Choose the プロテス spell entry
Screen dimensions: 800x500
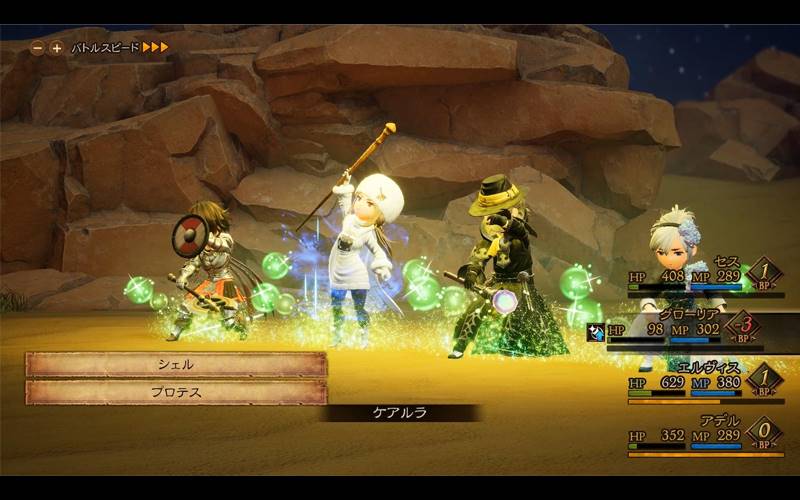(176, 393)
